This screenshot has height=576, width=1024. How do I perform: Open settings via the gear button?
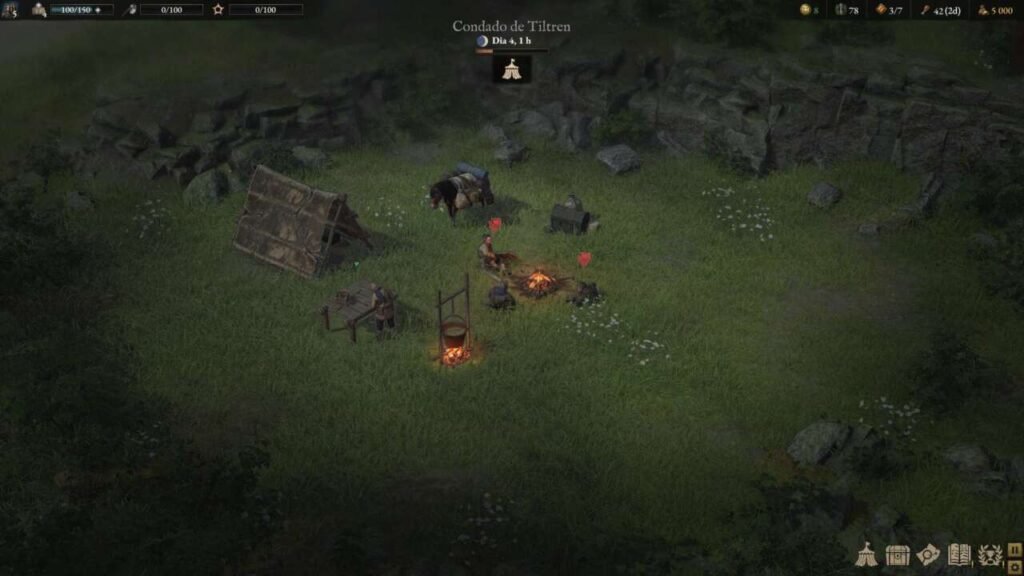(x=1015, y=566)
